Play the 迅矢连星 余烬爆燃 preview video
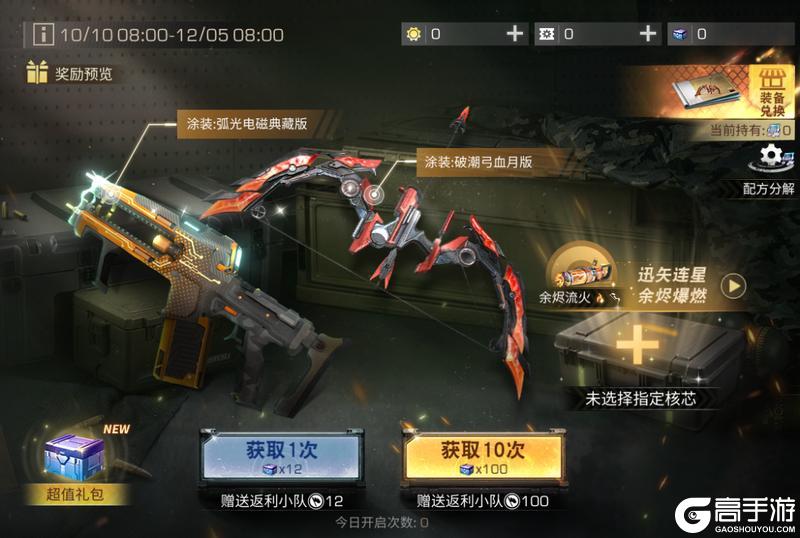This screenshot has width=800, height=538. pos(734,286)
